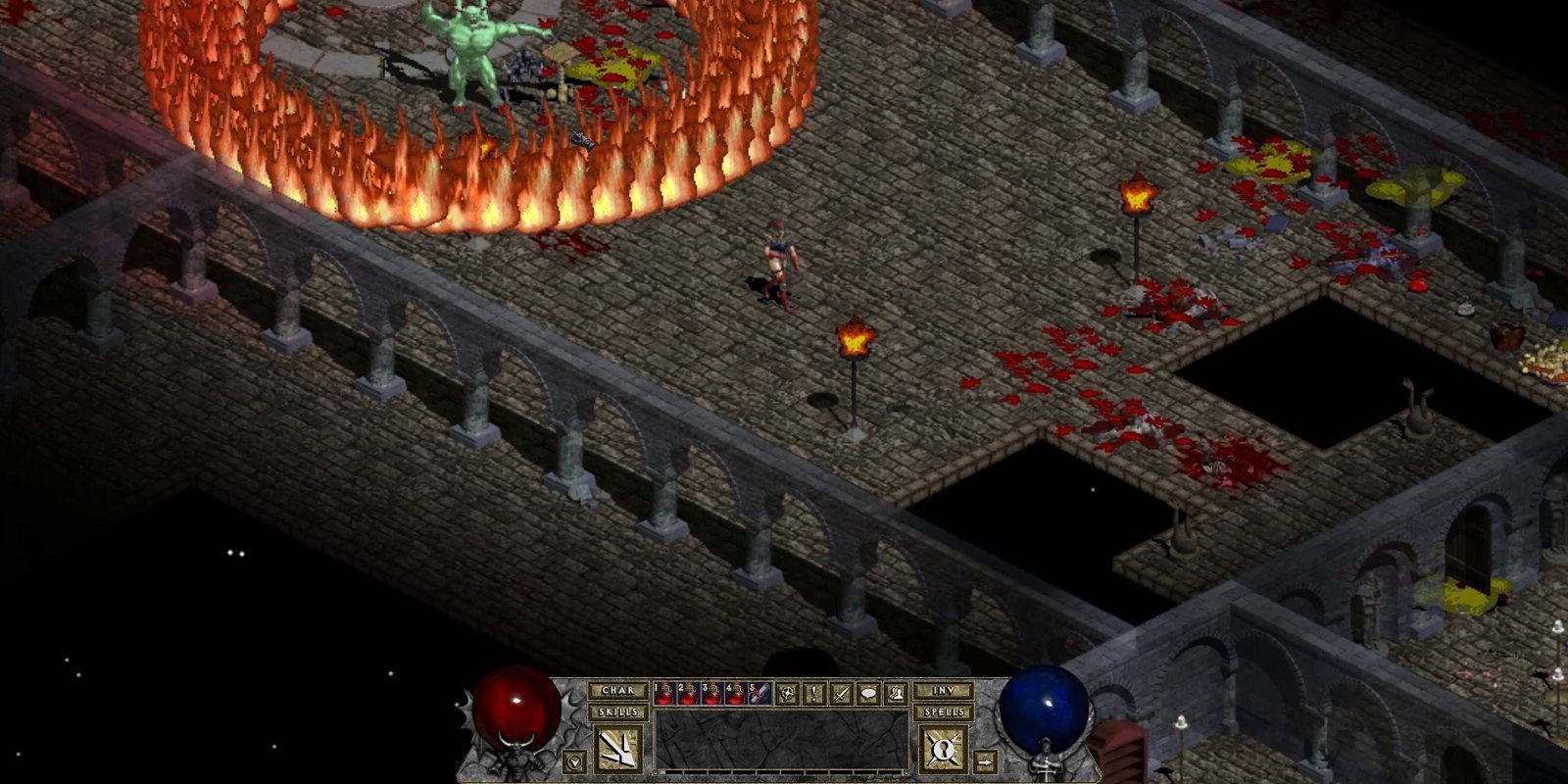Click the sword attack options icon

(840, 693)
